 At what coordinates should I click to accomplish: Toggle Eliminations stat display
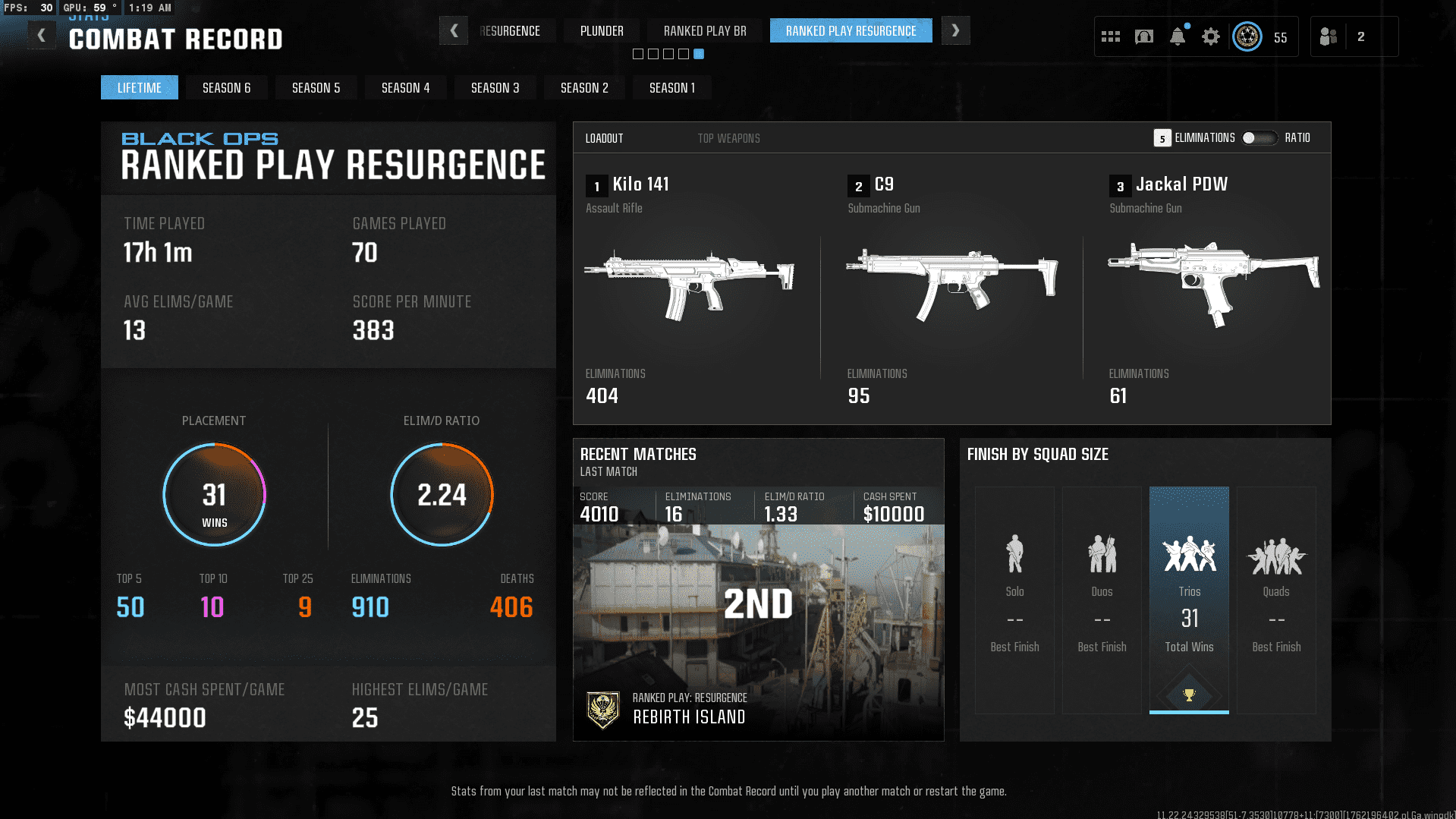pyautogui.click(x=1204, y=137)
